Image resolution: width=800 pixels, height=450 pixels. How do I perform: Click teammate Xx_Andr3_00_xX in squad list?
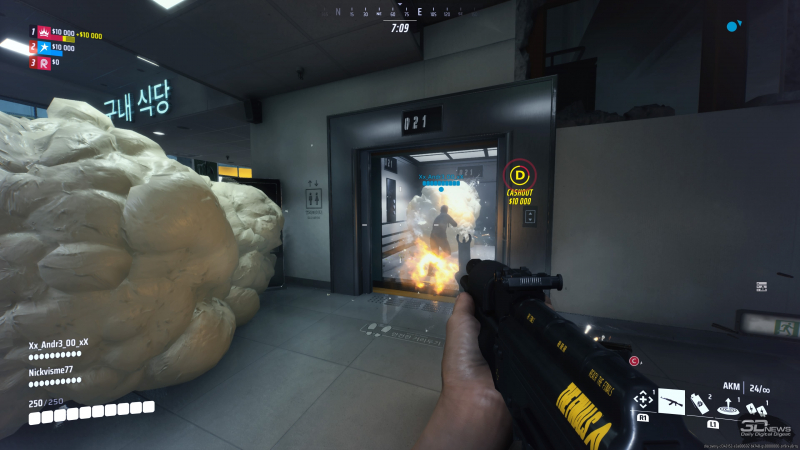(x=58, y=343)
